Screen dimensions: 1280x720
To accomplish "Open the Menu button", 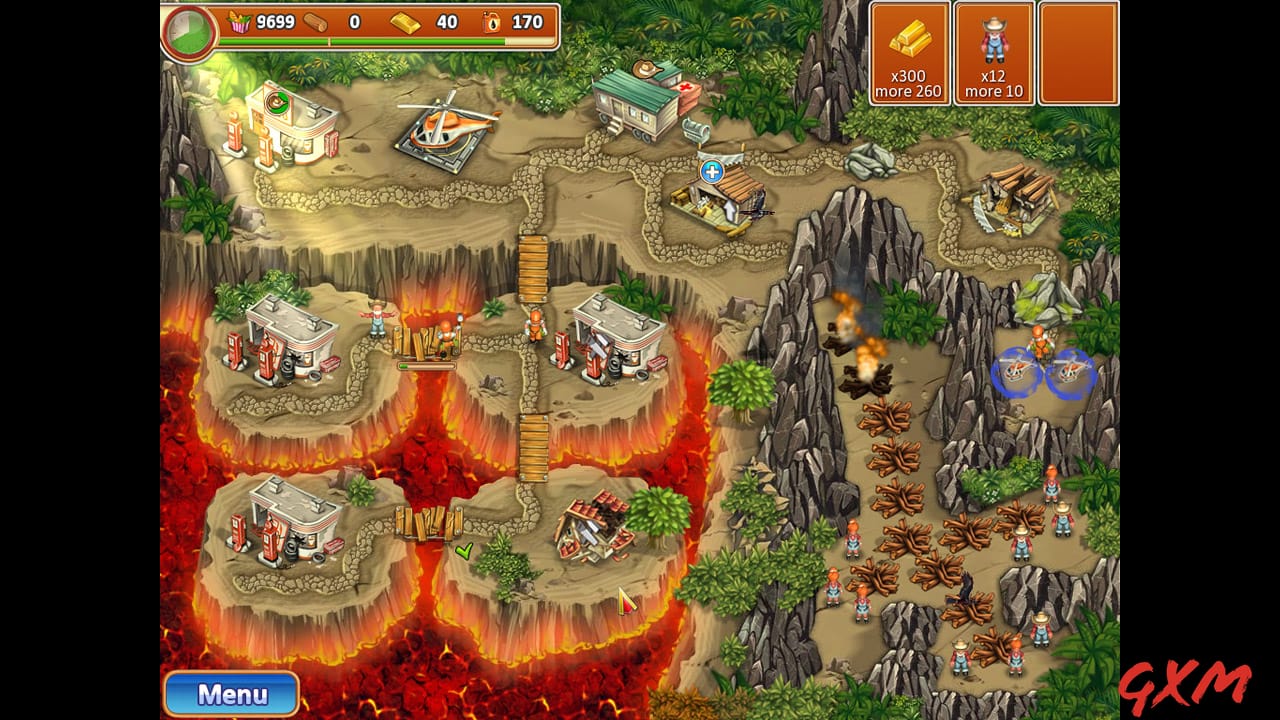I will coord(231,693).
